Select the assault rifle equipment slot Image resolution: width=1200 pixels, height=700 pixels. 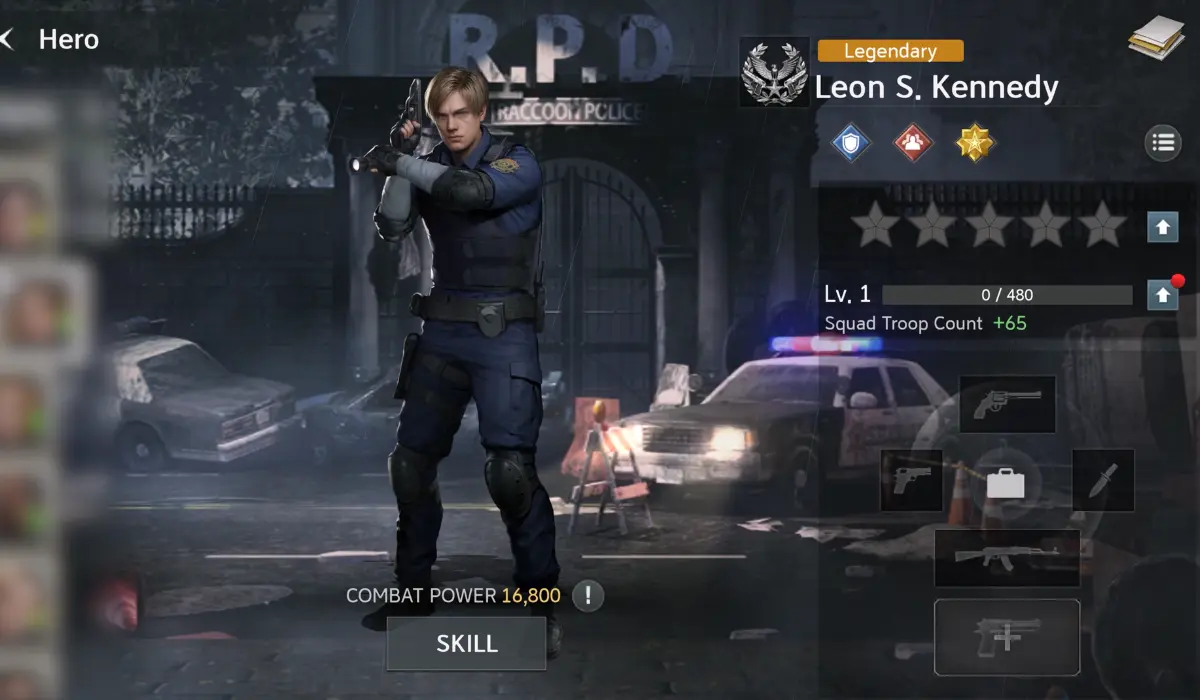tap(1006, 558)
